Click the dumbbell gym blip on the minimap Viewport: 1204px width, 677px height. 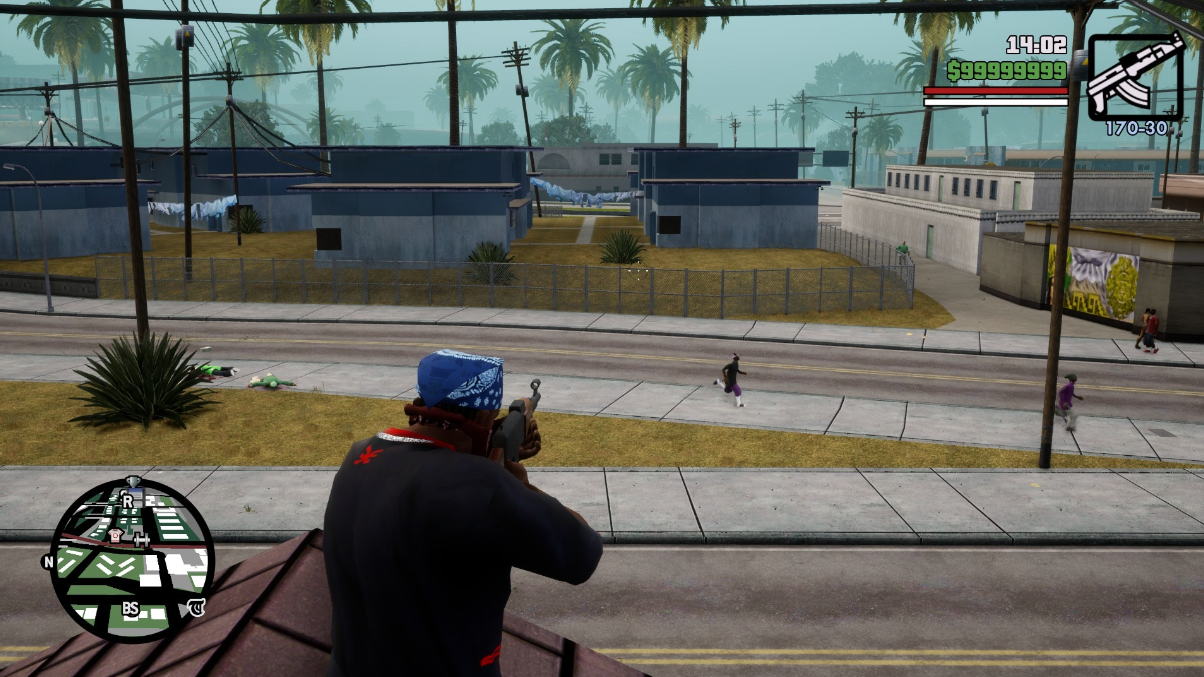pos(140,539)
